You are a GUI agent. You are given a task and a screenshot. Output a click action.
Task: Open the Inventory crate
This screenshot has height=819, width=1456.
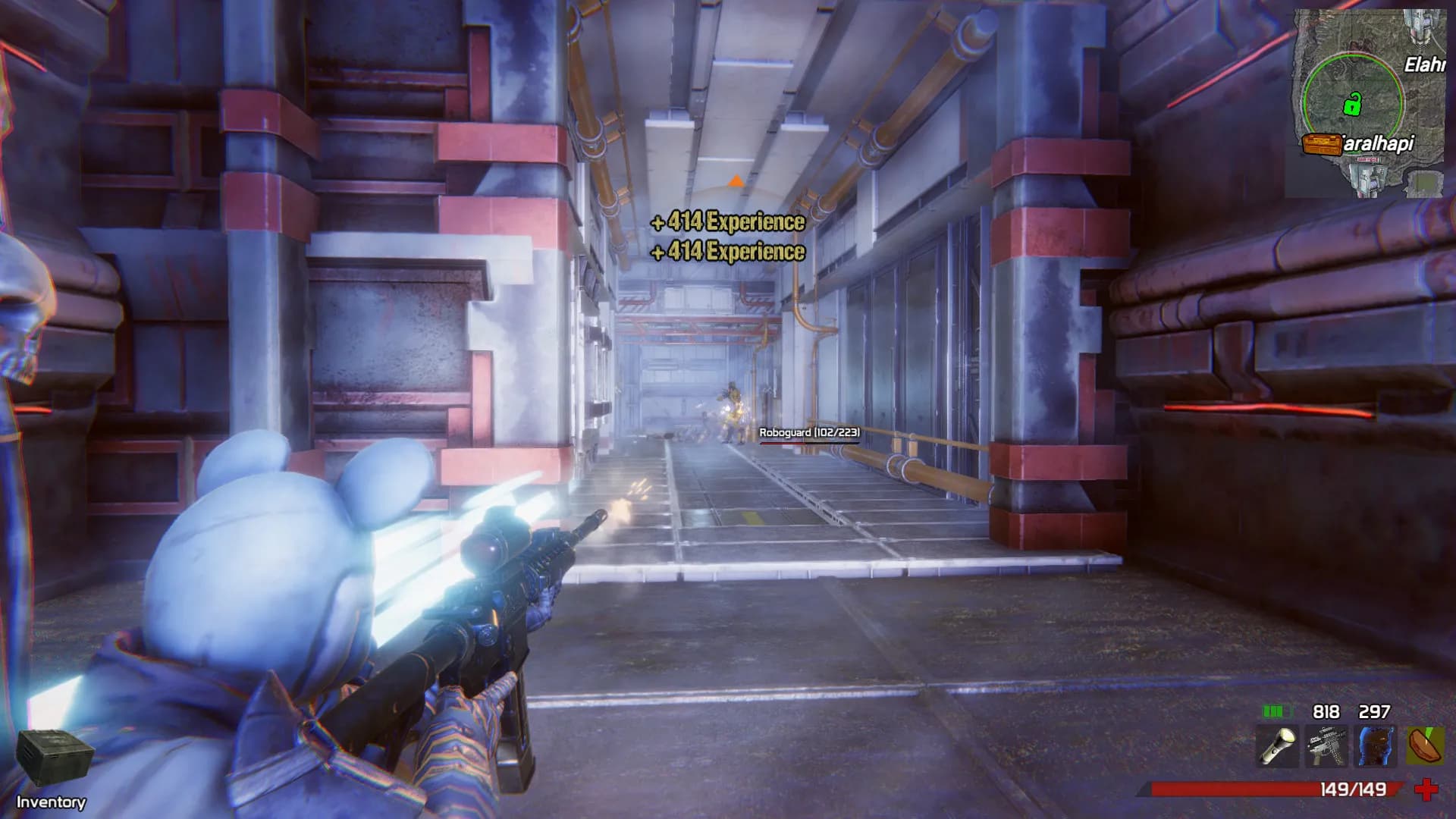(55, 757)
